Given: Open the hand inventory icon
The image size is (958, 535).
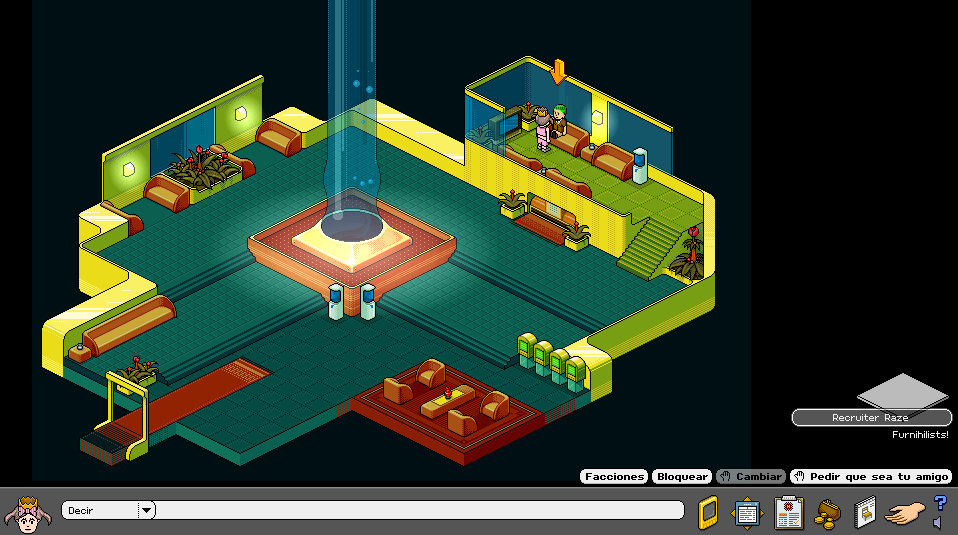Looking at the screenshot, I should coord(906,514).
